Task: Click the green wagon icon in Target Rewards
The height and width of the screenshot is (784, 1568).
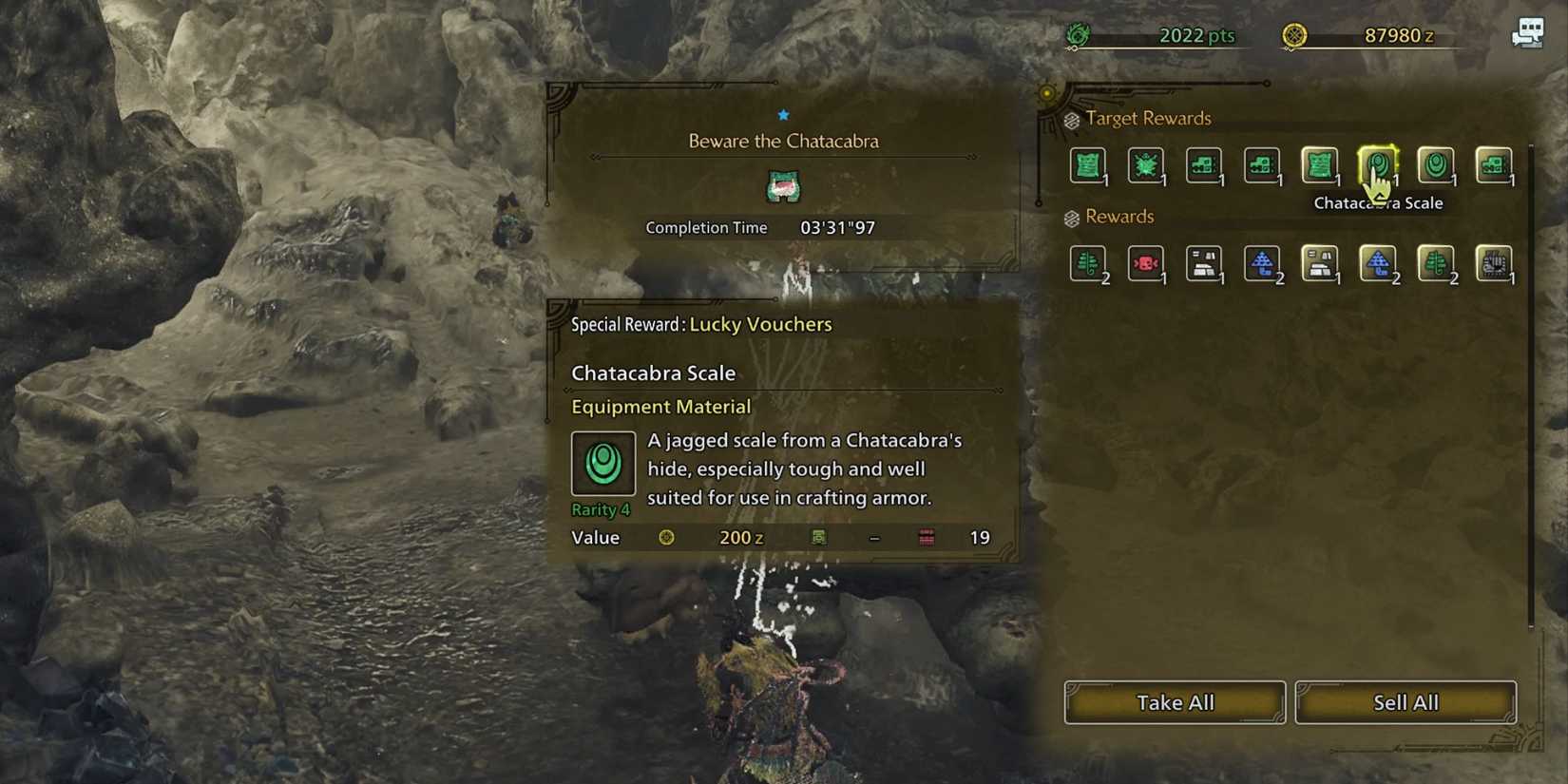Action: coord(1204,166)
